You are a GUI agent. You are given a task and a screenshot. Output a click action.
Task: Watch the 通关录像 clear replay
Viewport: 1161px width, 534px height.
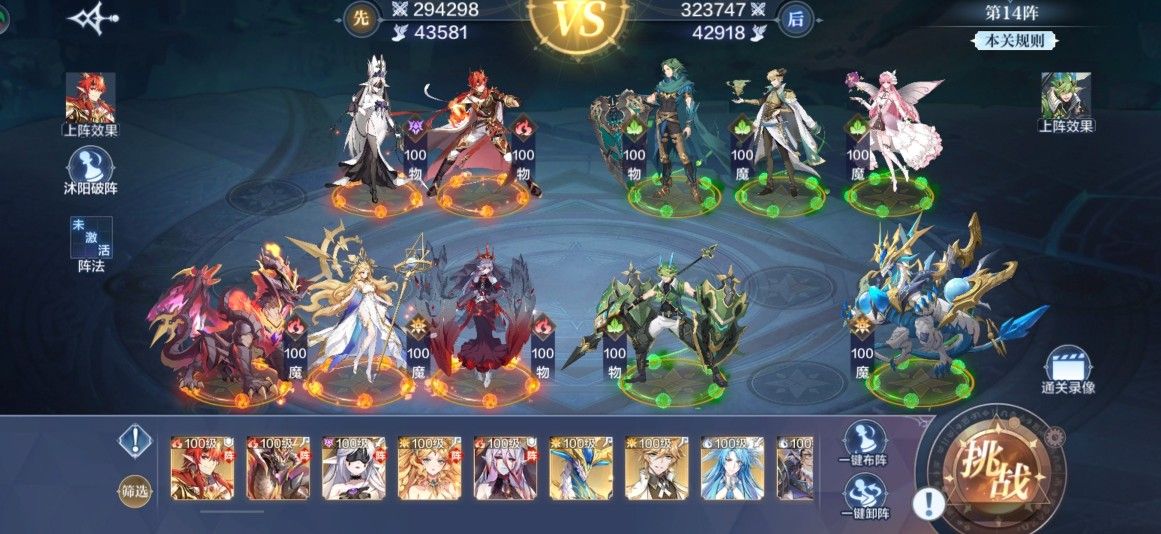1067,370
